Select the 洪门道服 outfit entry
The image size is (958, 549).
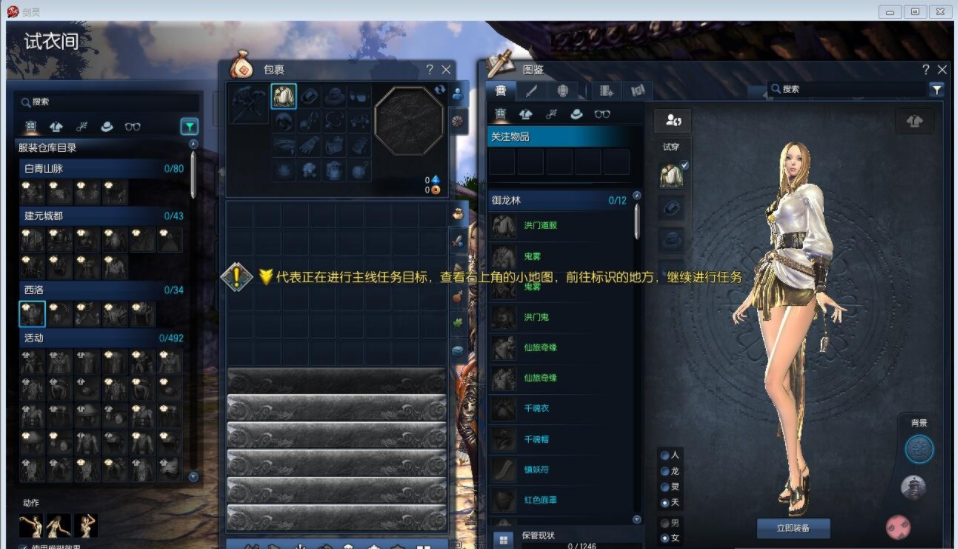coord(540,226)
